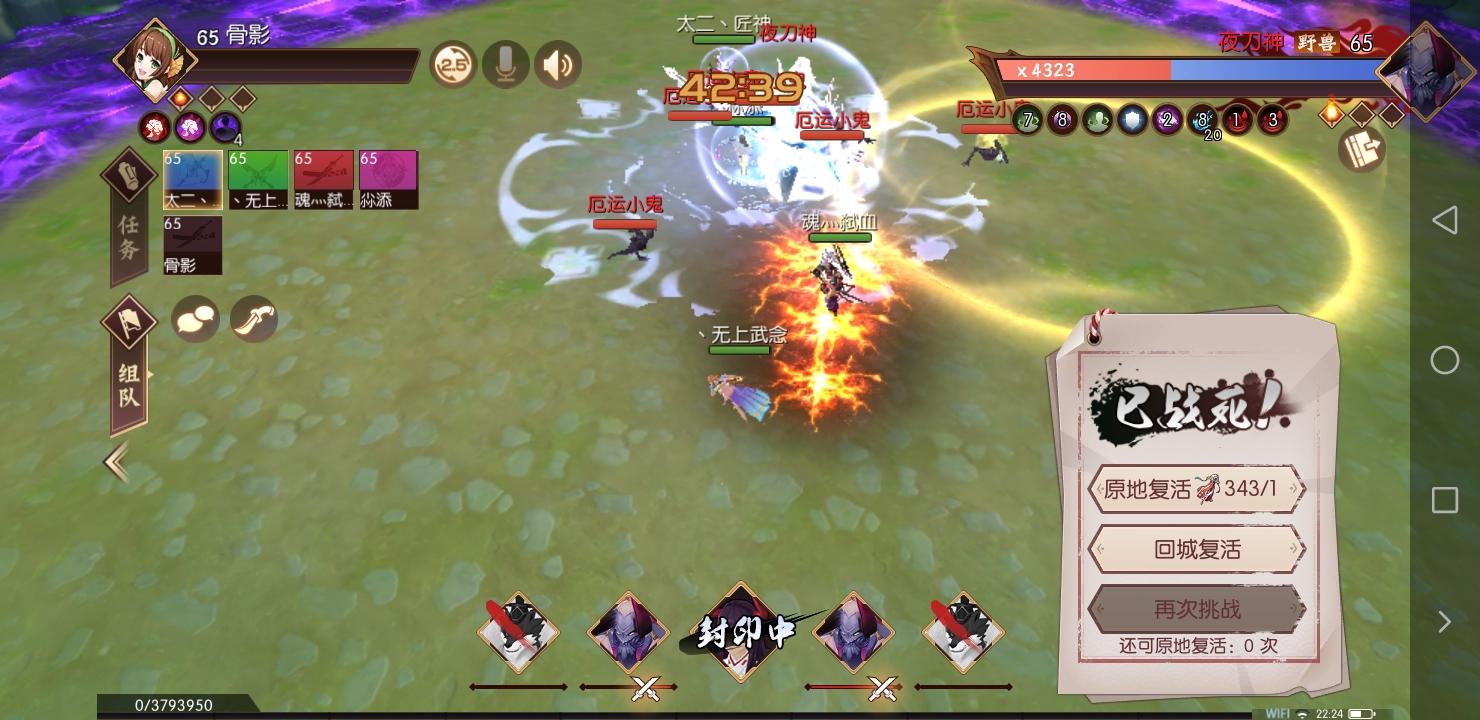Select the sealed center skill marked 封印中

[741, 633]
